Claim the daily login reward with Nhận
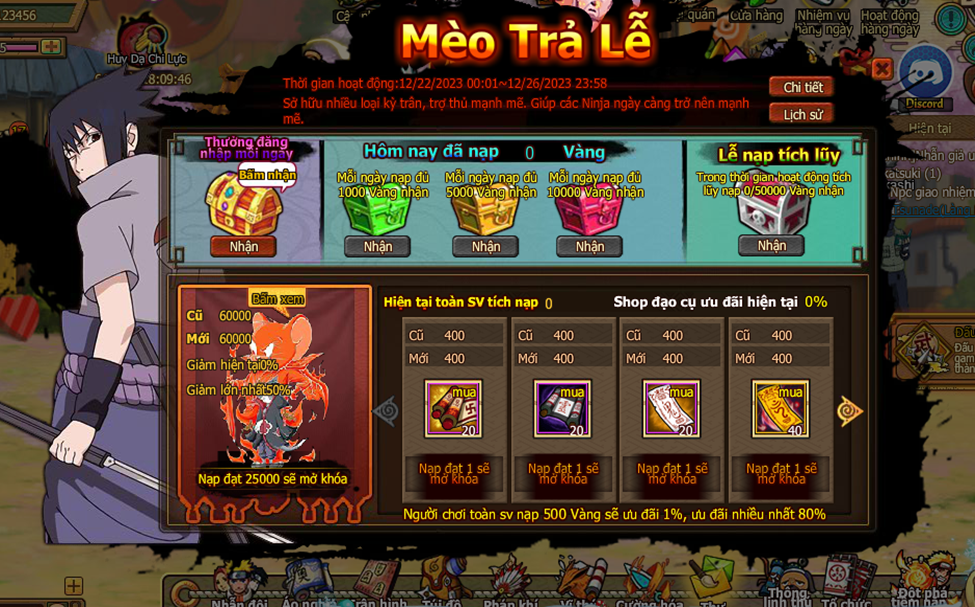The height and width of the screenshot is (607, 975). coord(243,246)
